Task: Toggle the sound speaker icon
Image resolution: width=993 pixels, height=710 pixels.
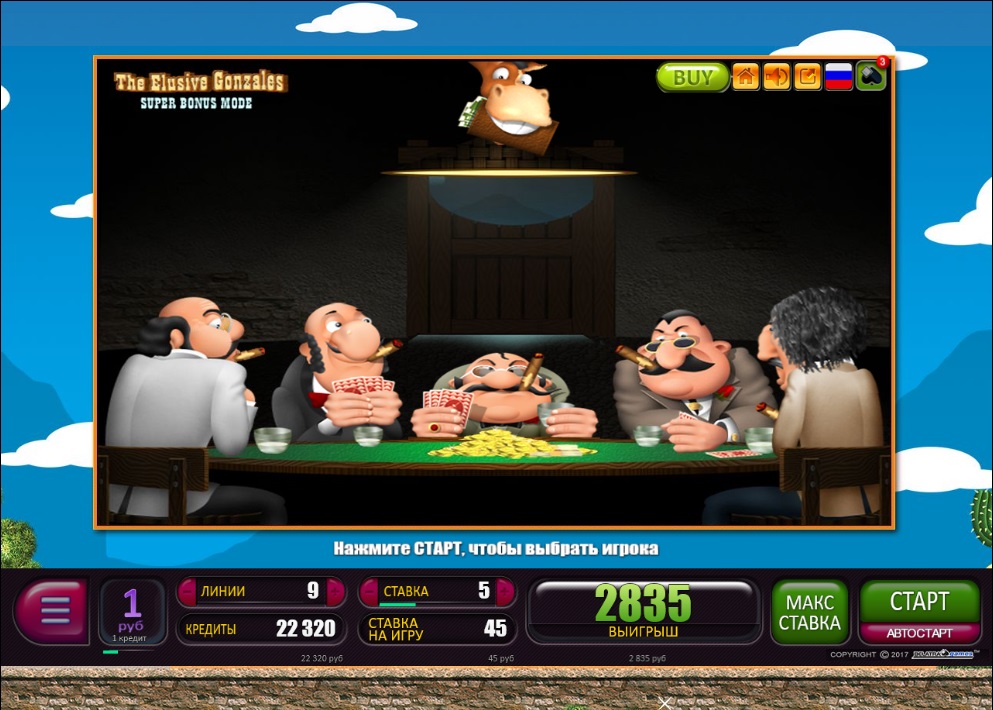Action: point(776,77)
